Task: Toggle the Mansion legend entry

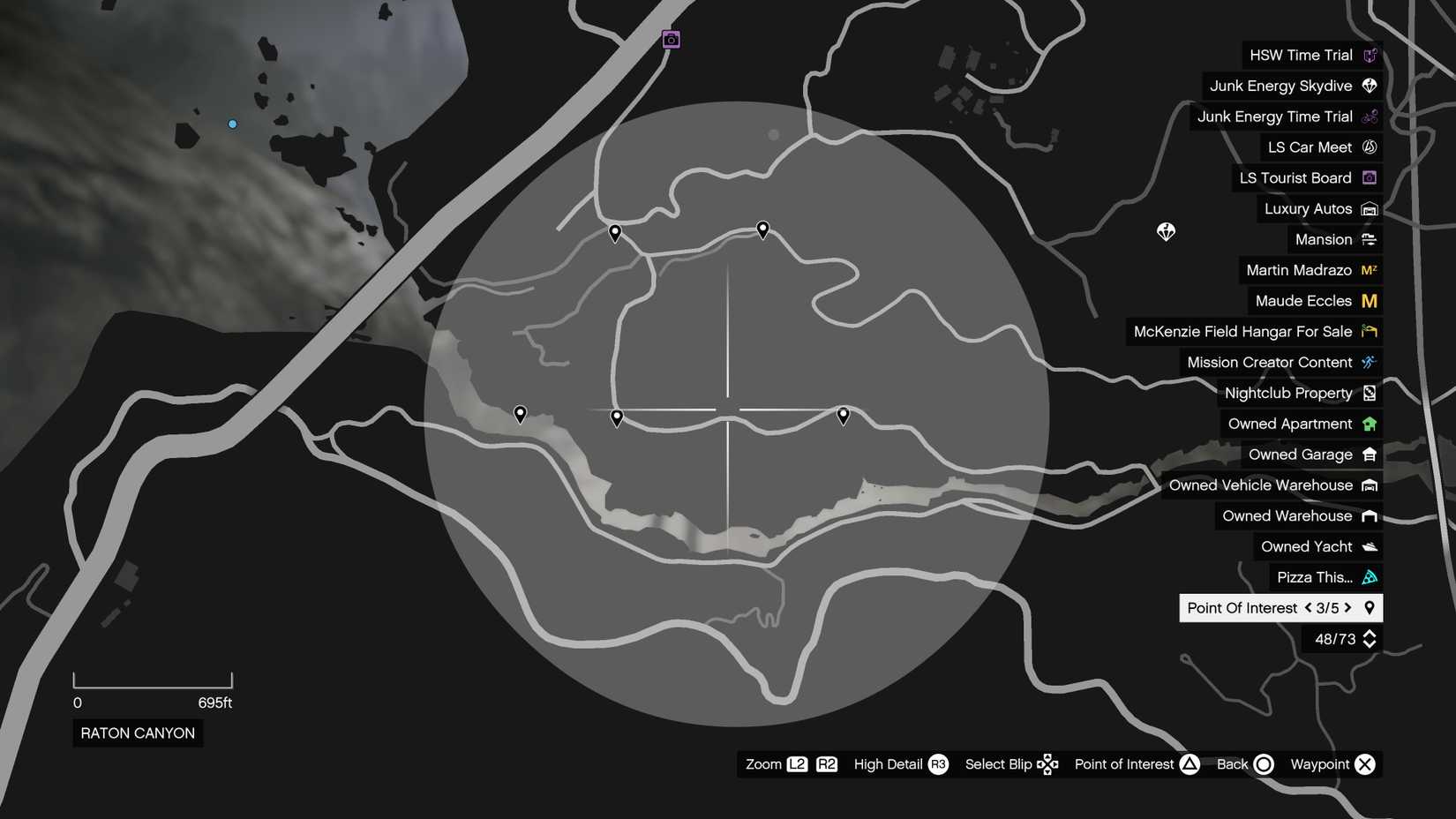Action: tap(1369, 239)
